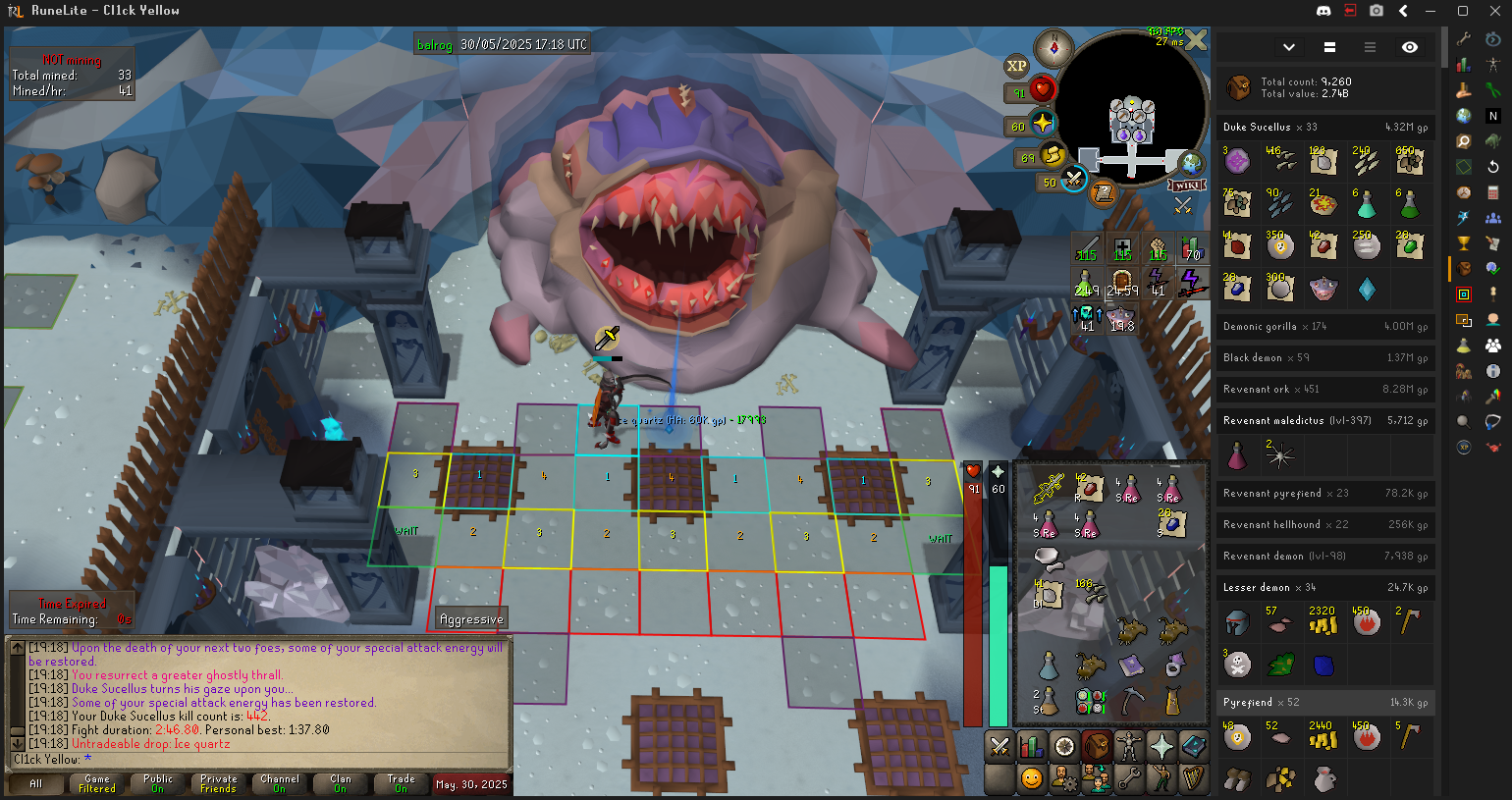Open the Prayer tab
The height and width of the screenshot is (800, 1512).
coord(1161,747)
